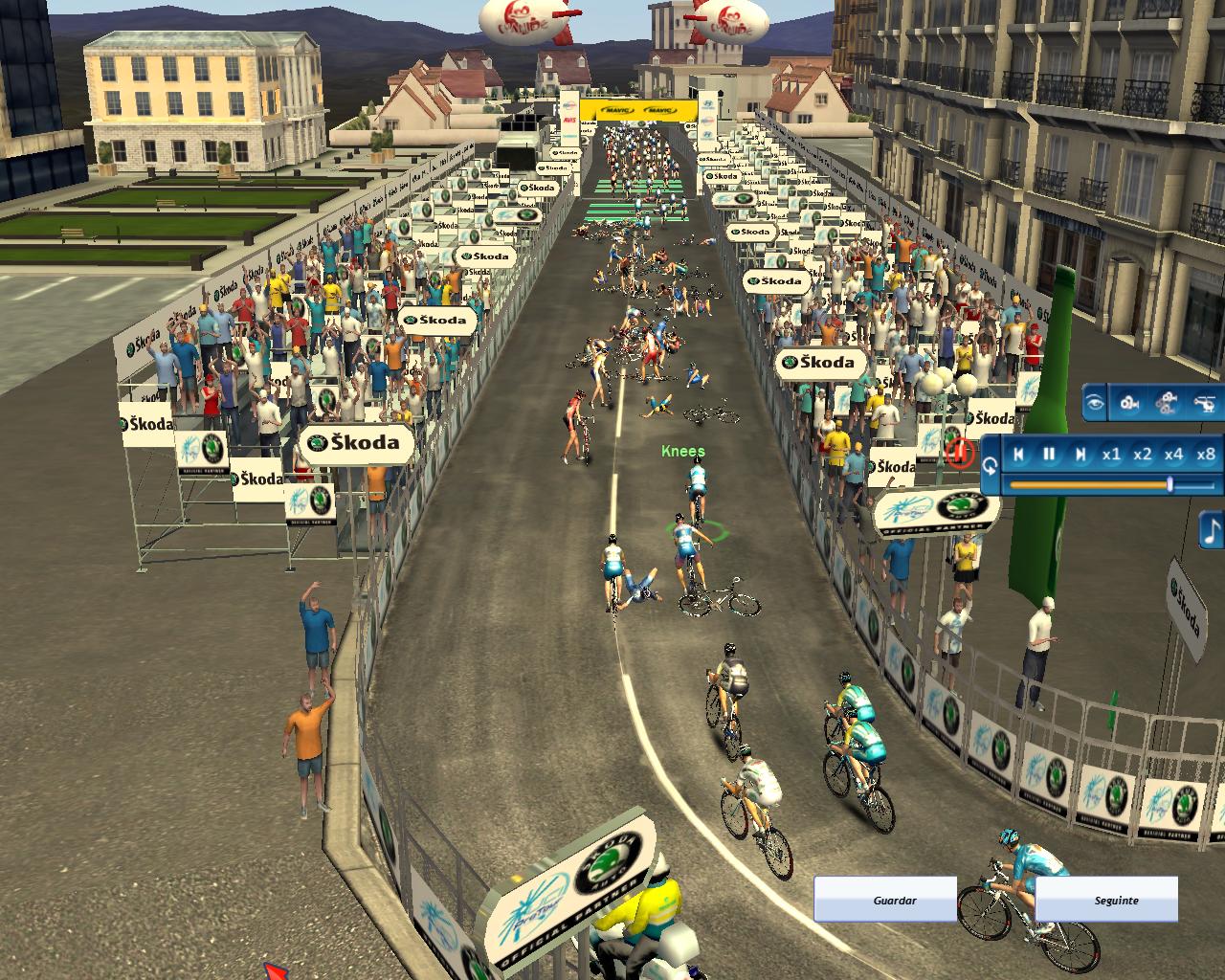1225x980 pixels.
Task: Choose the x4 playback speed
Action: point(1174,455)
